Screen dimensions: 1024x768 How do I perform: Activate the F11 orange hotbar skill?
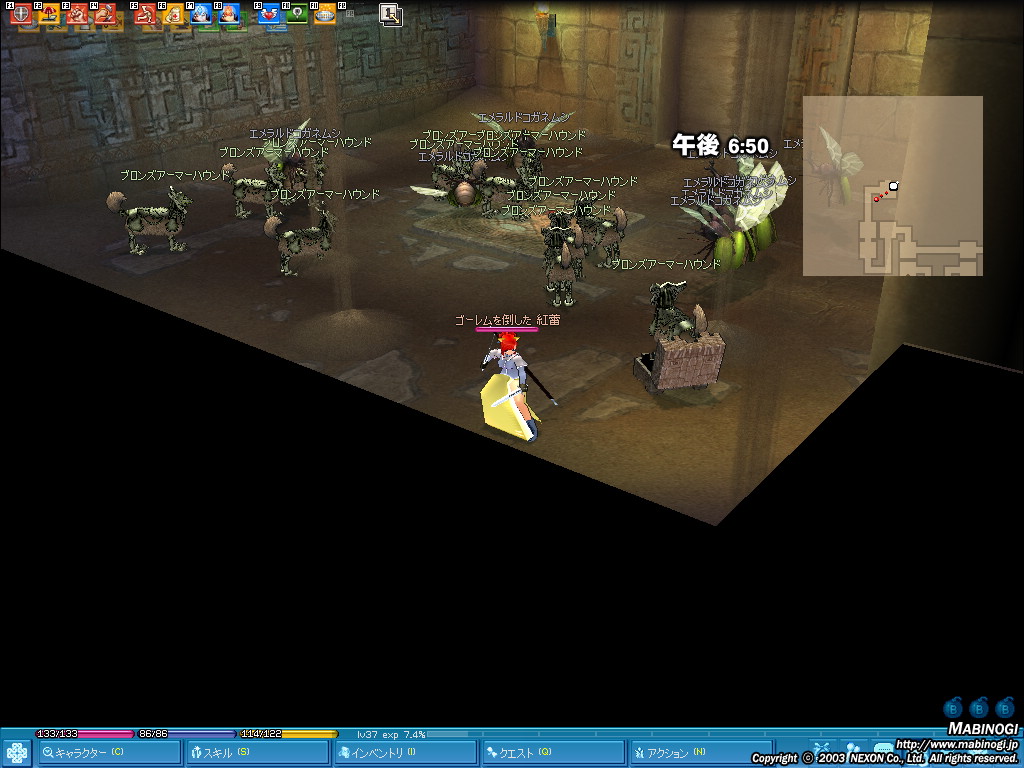[325, 14]
